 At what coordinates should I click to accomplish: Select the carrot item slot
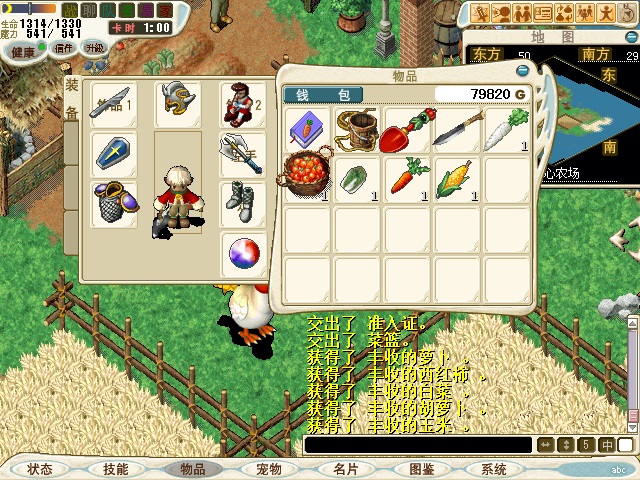coord(408,178)
